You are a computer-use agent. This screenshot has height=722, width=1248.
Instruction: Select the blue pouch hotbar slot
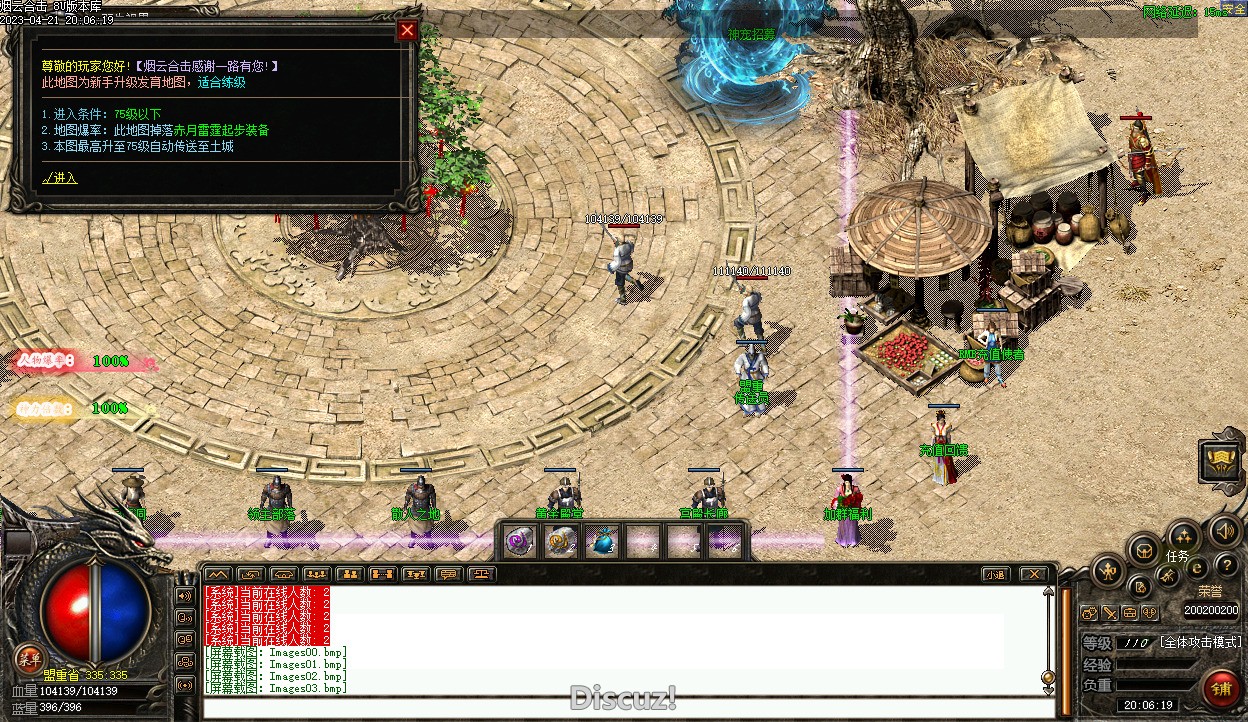pyautogui.click(x=601, y=541)
